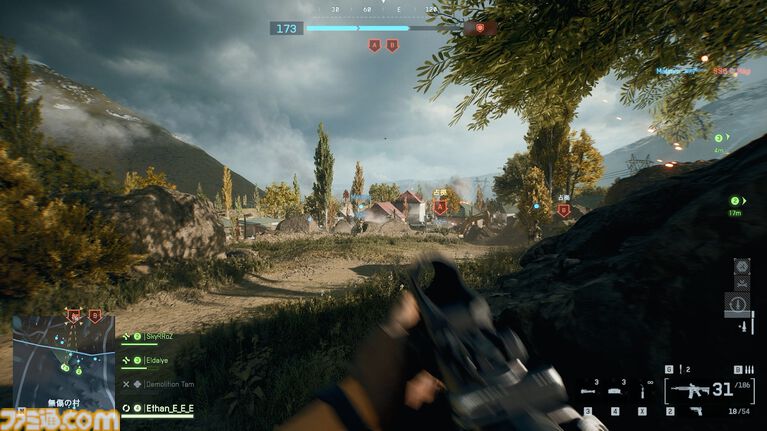Select Ethan_E_E_E in the squad list

[168, 408]
